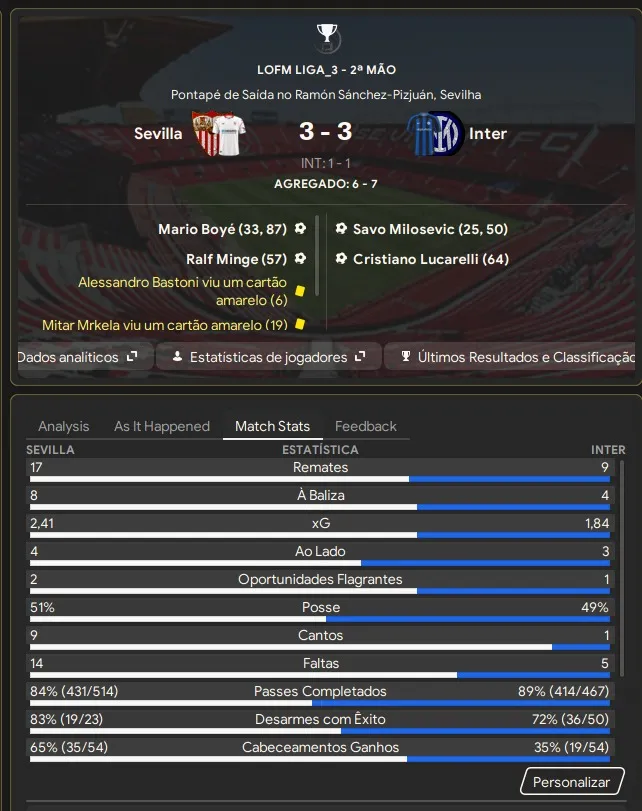Open the As It Happened tab
The height and width of the screenshot is (811, 642).
coord(162,426)
